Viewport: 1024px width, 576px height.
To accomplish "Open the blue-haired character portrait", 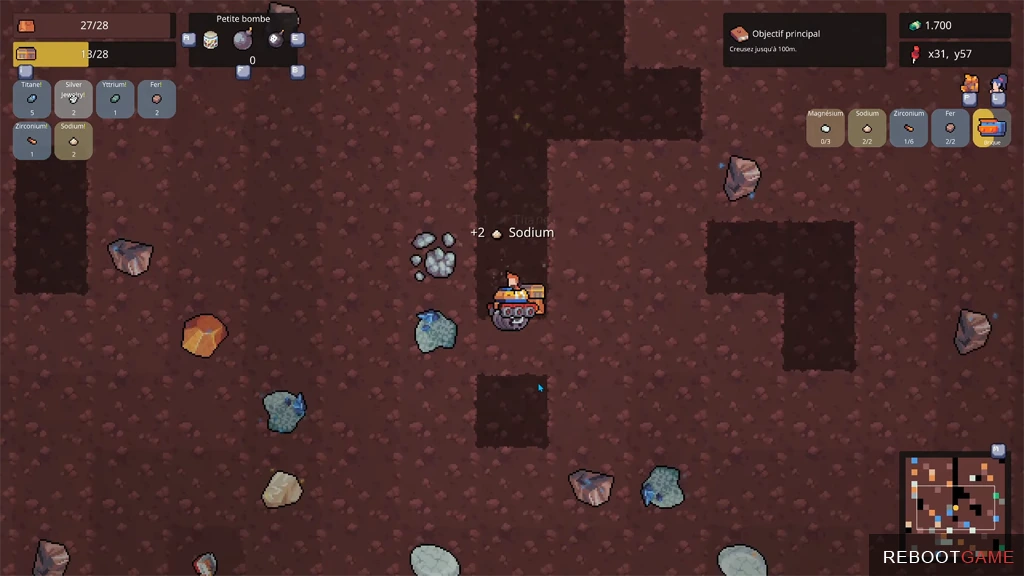I will 997,83.
